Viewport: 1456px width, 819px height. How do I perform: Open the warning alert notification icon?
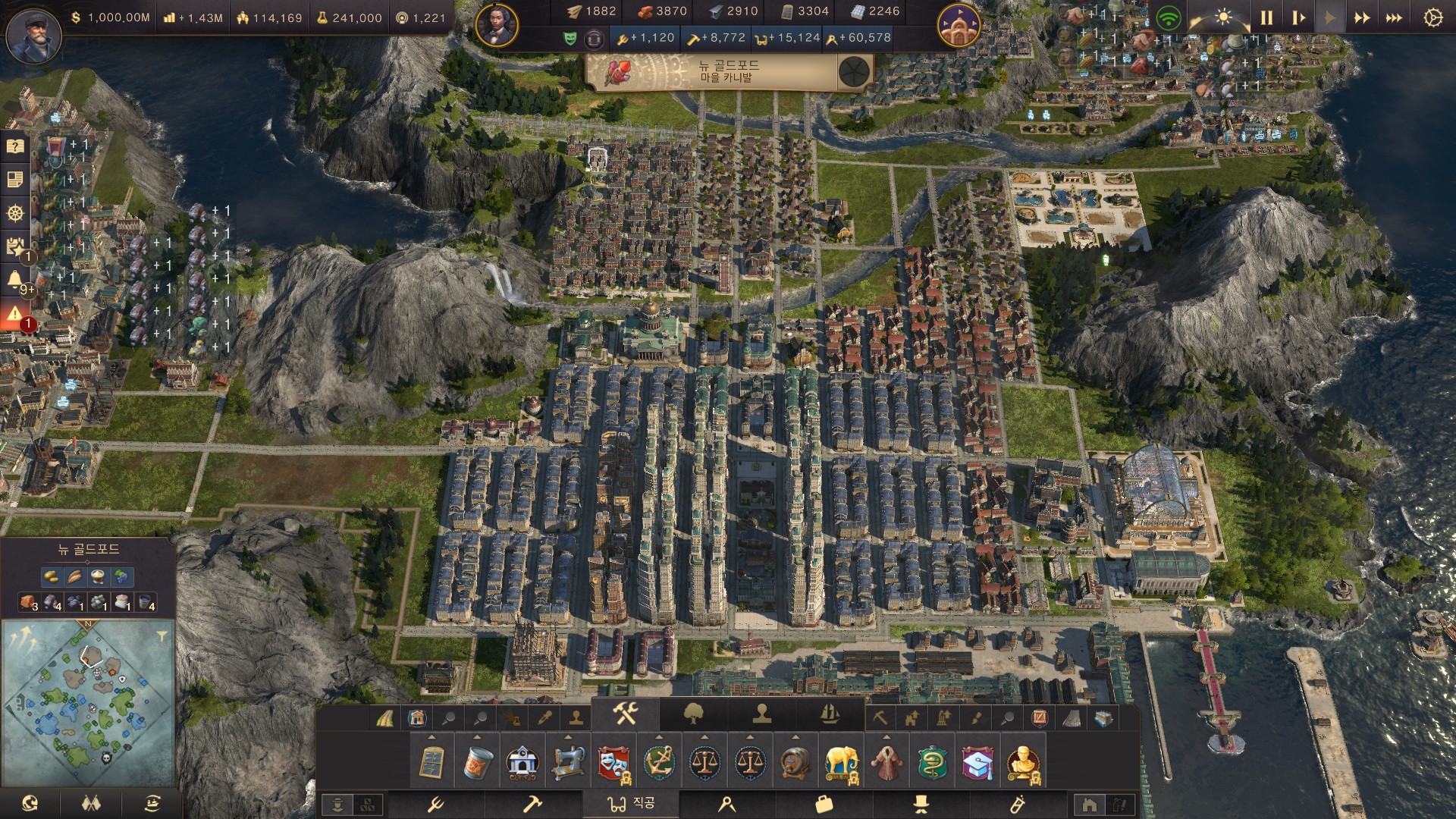15,313
